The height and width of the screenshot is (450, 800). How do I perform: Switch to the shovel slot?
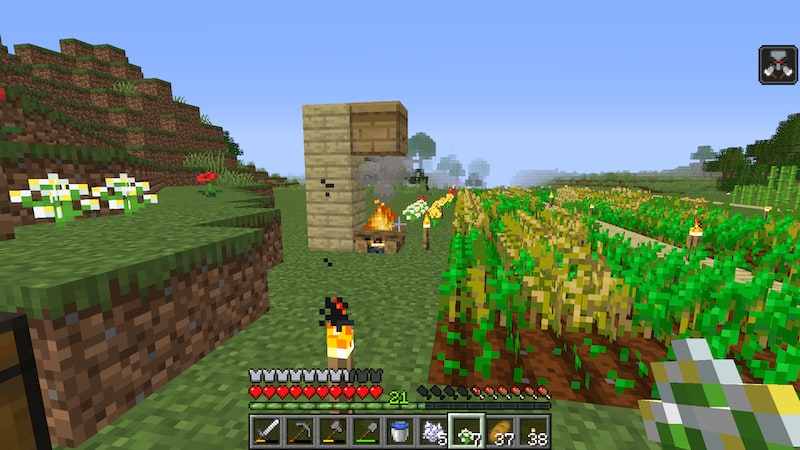[x=366, y=431]
